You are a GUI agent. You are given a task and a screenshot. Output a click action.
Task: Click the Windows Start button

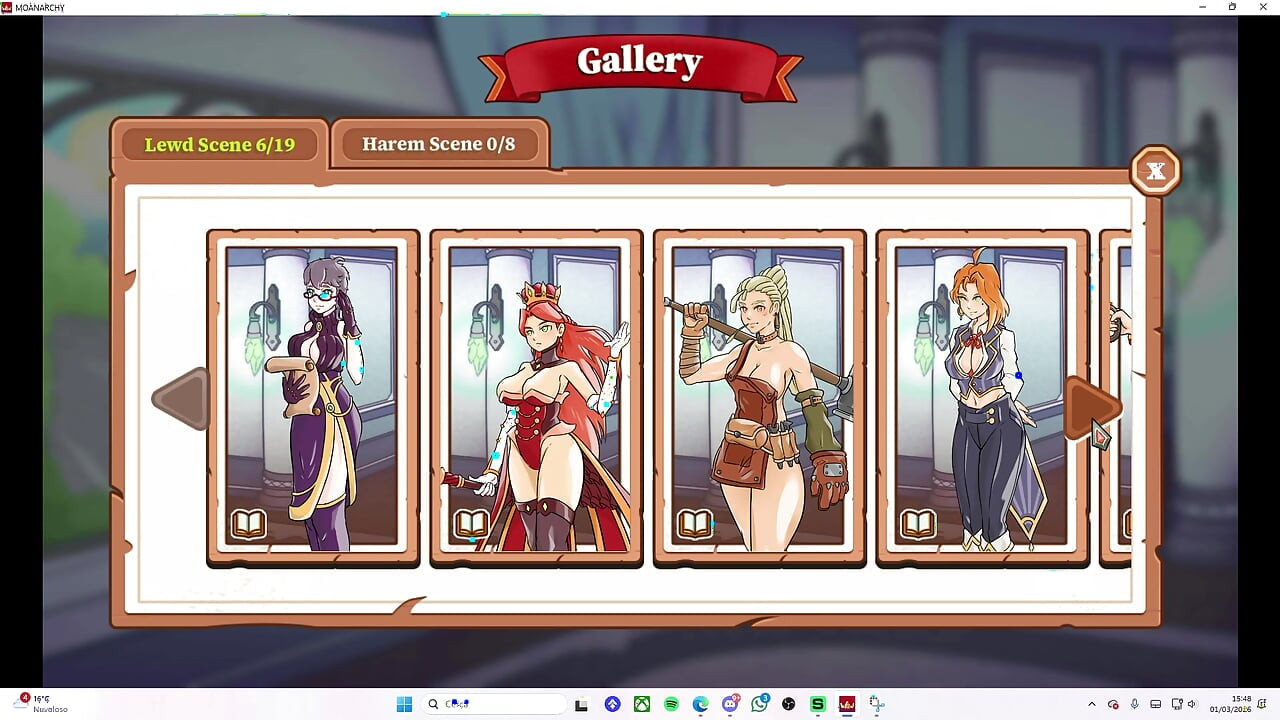pos(404,704)
